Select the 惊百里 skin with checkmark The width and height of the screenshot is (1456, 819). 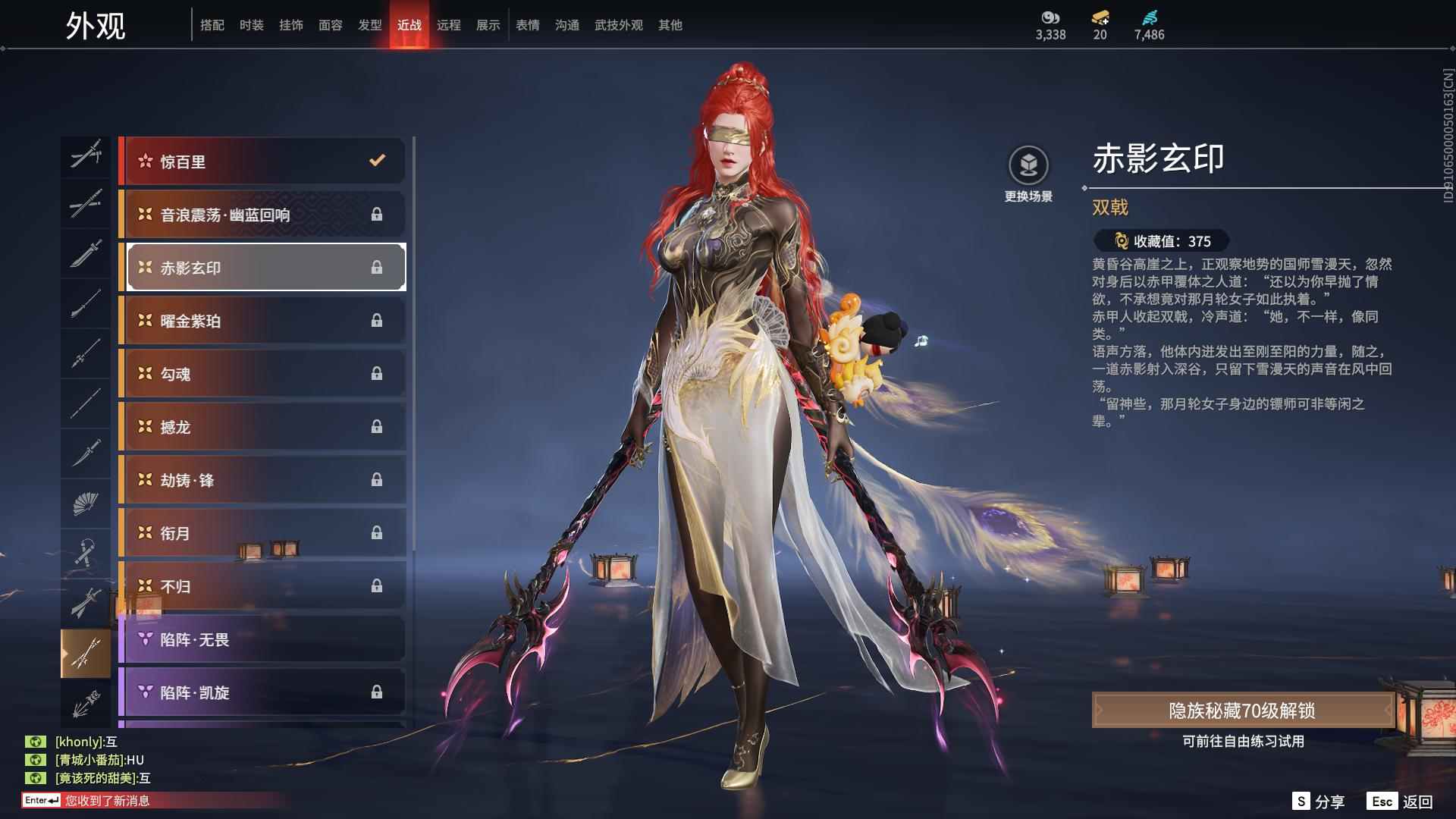(262, 161)
